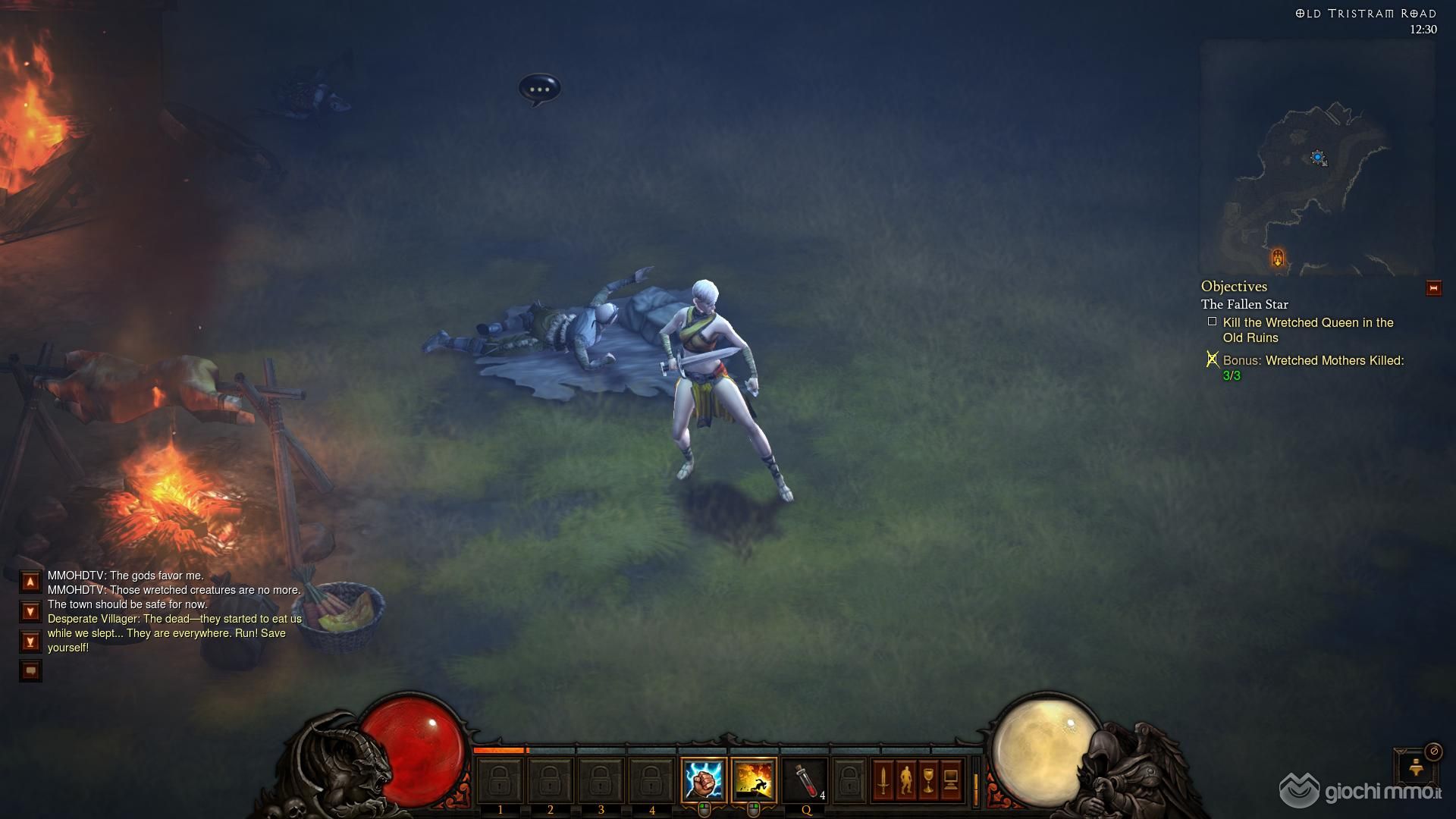Jump to the bottom of chat log
The image size is (1456, 819).
(x=30, y=642)
